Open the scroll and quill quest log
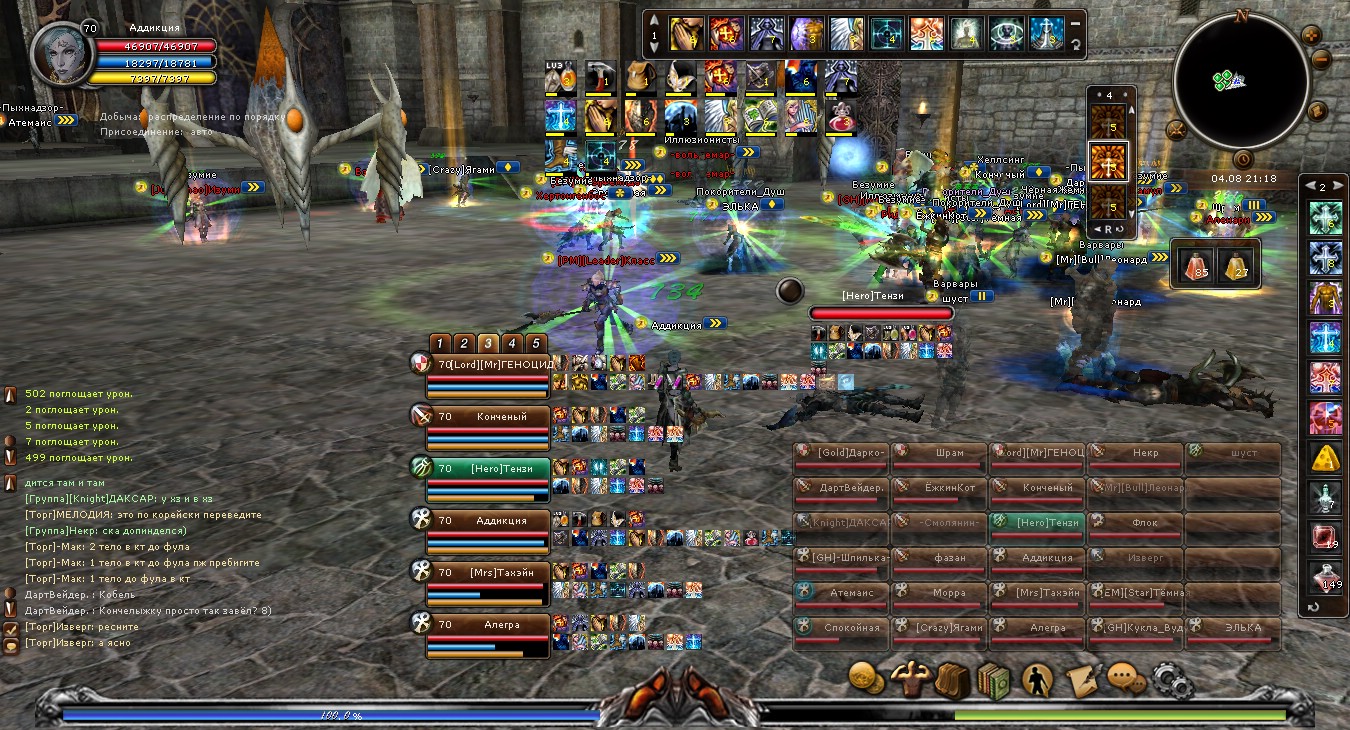 point(1081,681)
